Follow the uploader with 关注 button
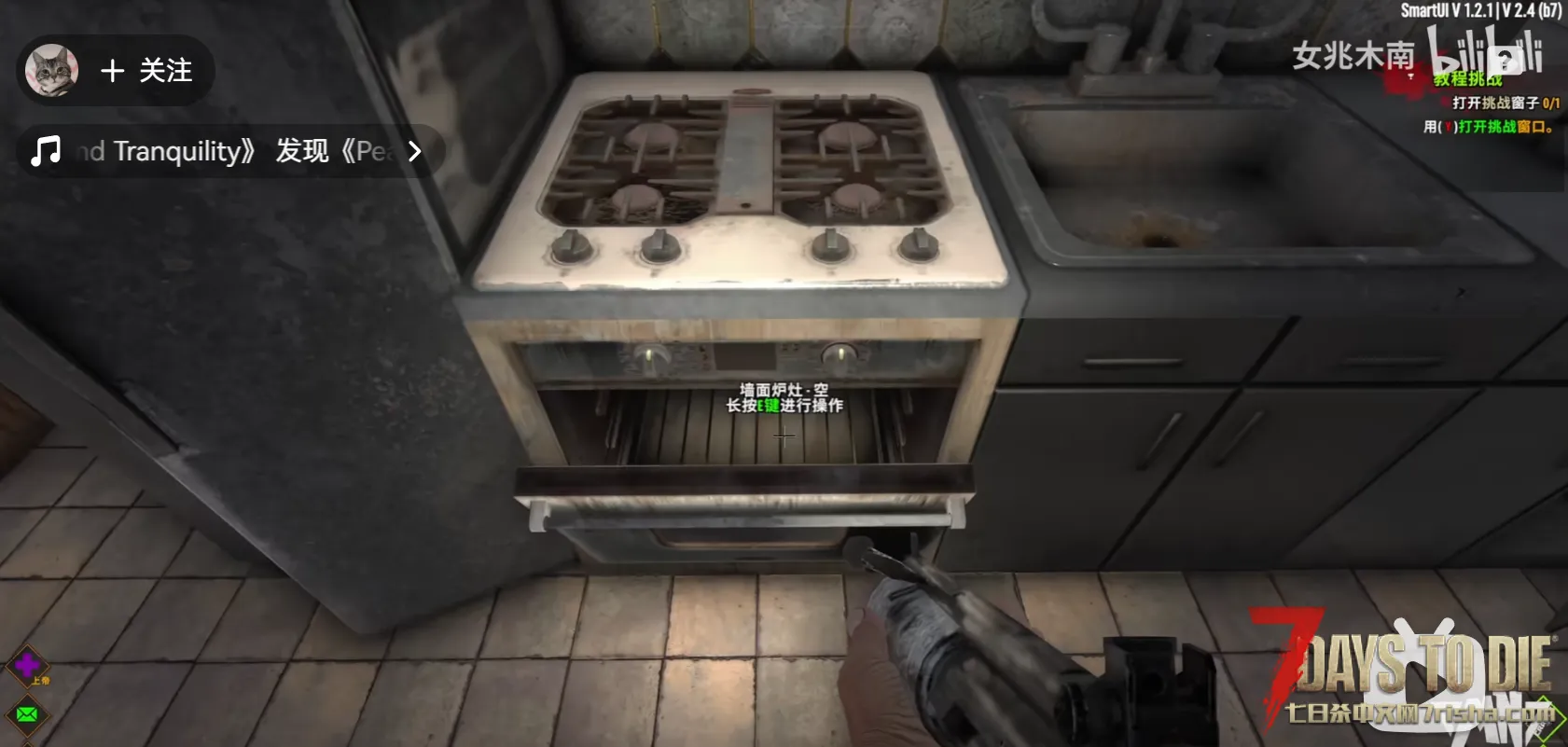 coord(146,71)
